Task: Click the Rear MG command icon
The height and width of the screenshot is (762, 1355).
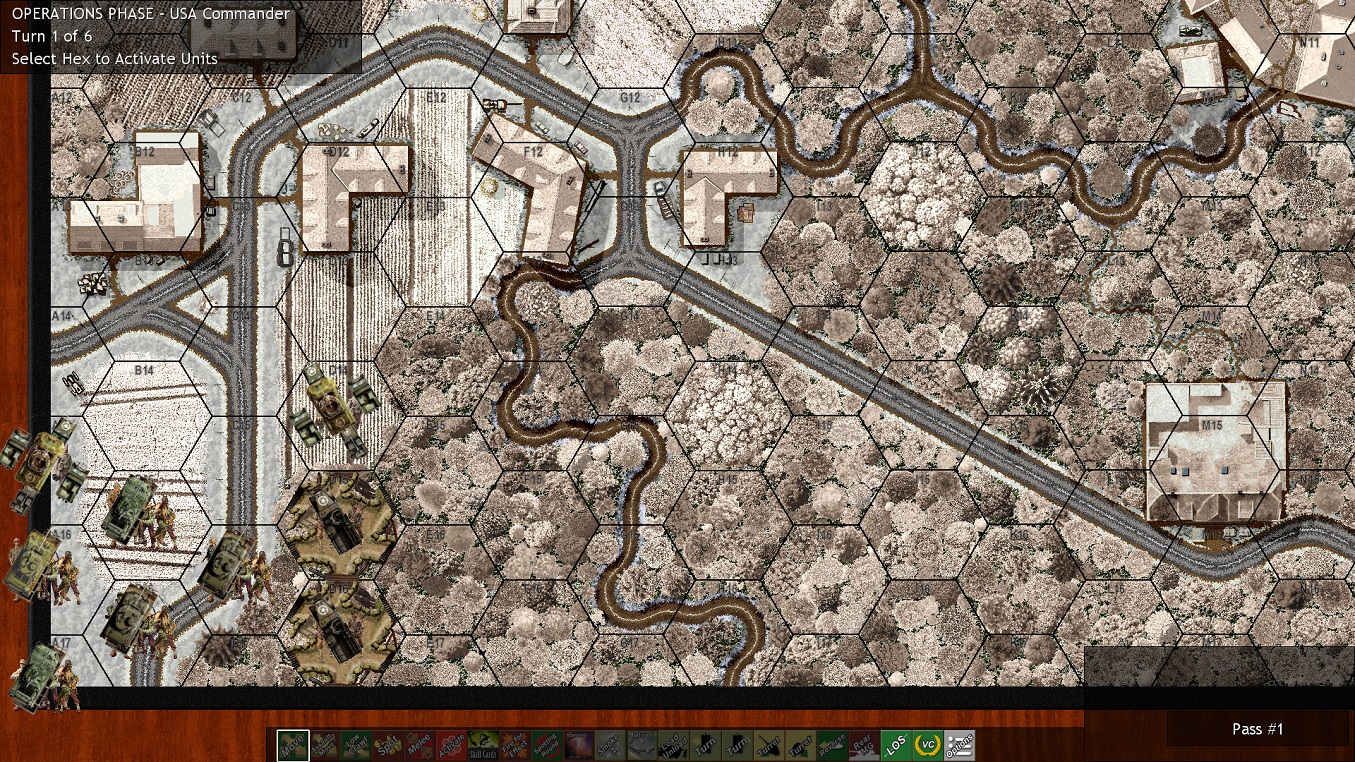Action: click(x=866, y=745)
